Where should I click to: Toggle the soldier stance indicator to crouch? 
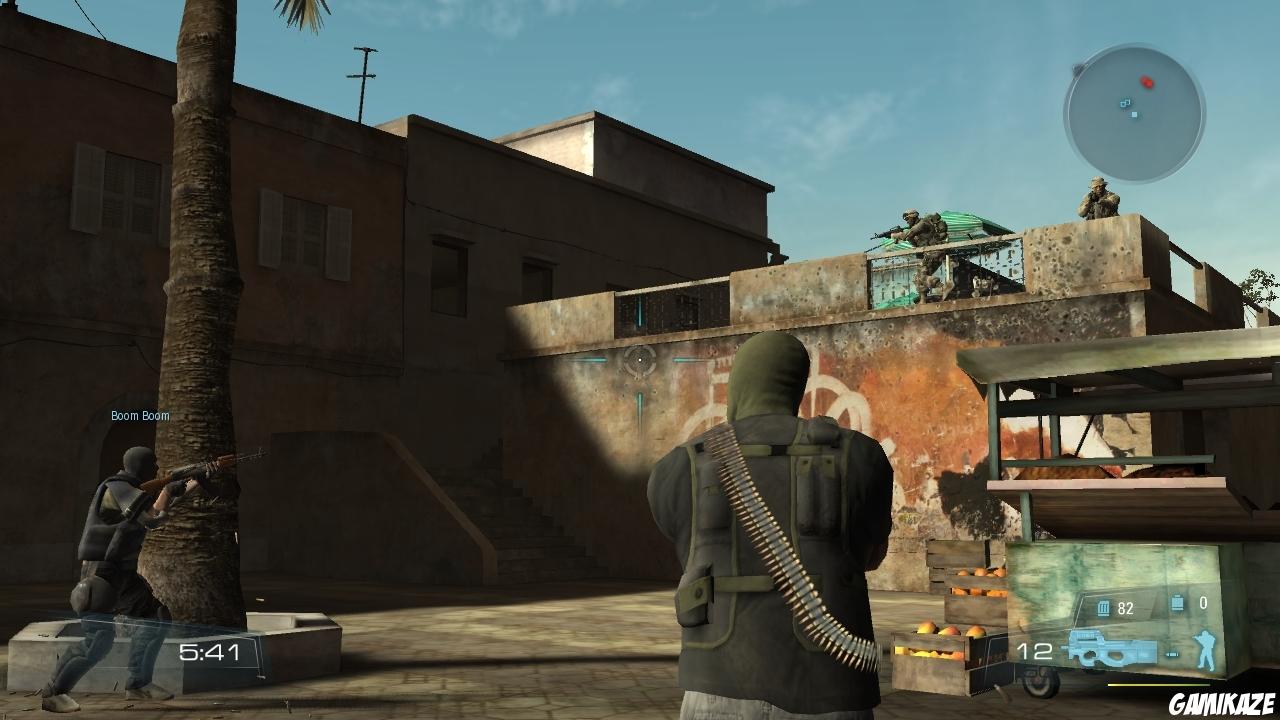pyautogui.click(x=1205, y=650)
